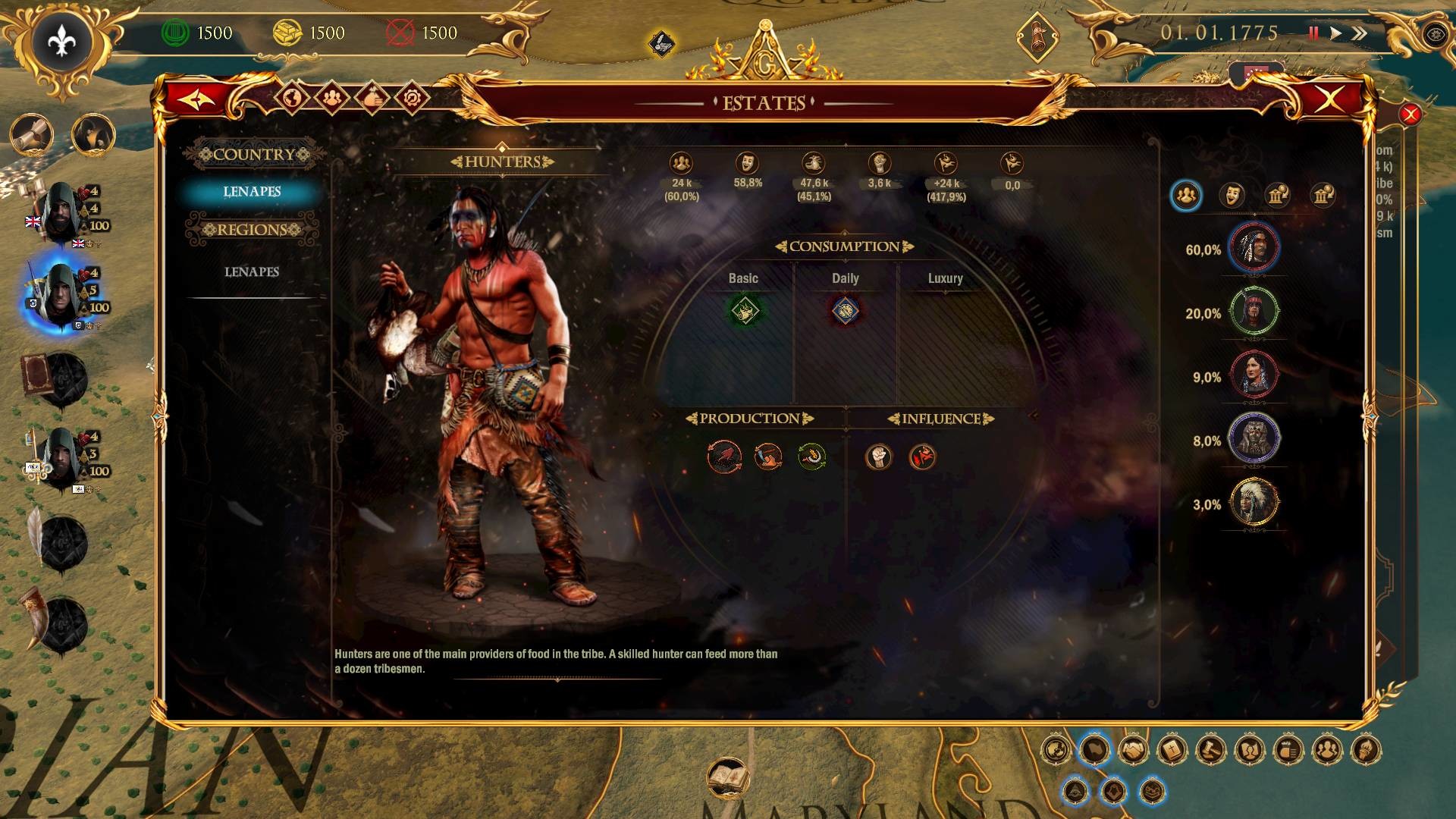1456x819 pixels.
Task: Play at normal game speed
Action: 1335,33
